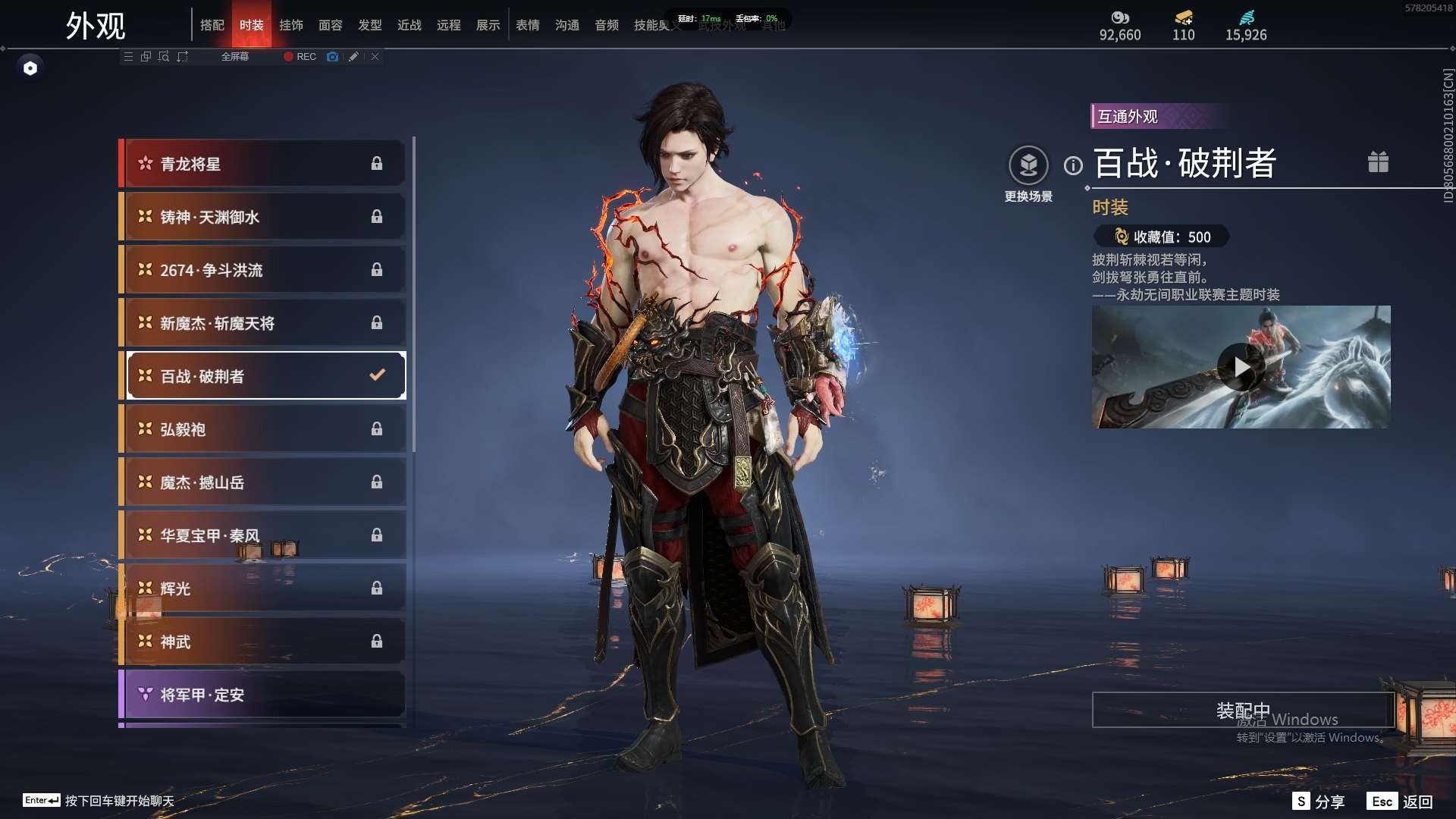Start recording with the REC button
The width and height of the screenshot is (1456, 819).
click(x=300, y=57)
